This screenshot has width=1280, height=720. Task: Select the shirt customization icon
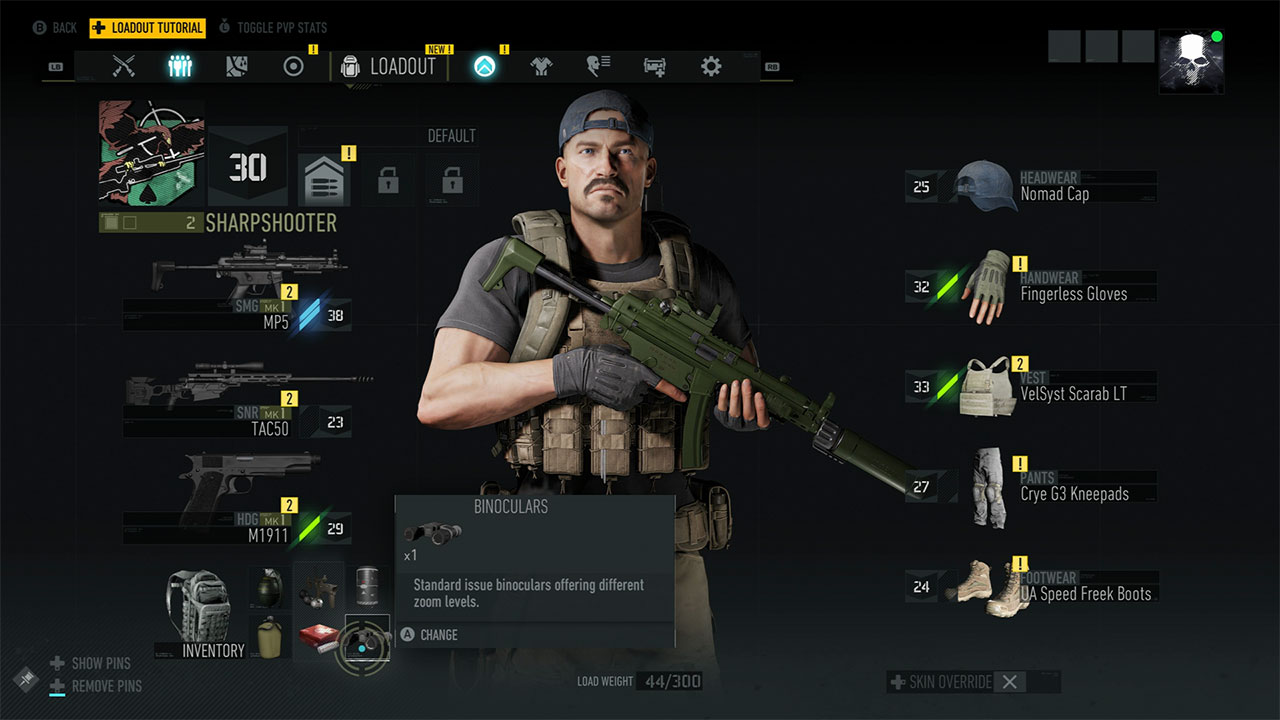click(x=540, y=66)
